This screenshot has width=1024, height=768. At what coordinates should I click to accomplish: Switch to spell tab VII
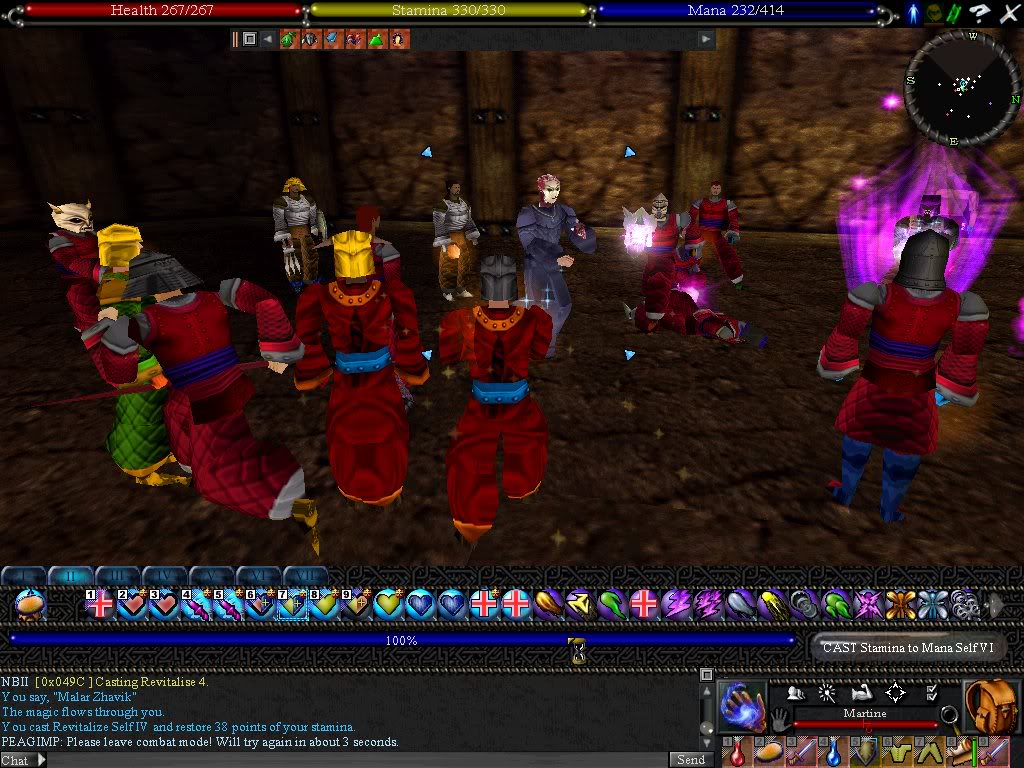click(306, 576)
